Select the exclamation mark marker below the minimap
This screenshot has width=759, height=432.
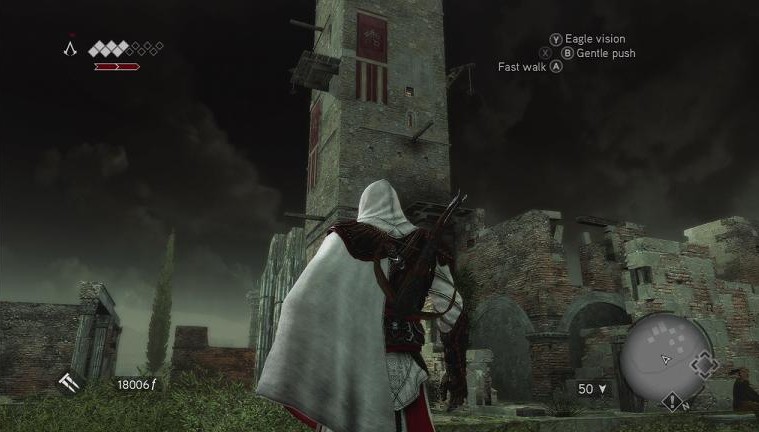click(672, 402)
